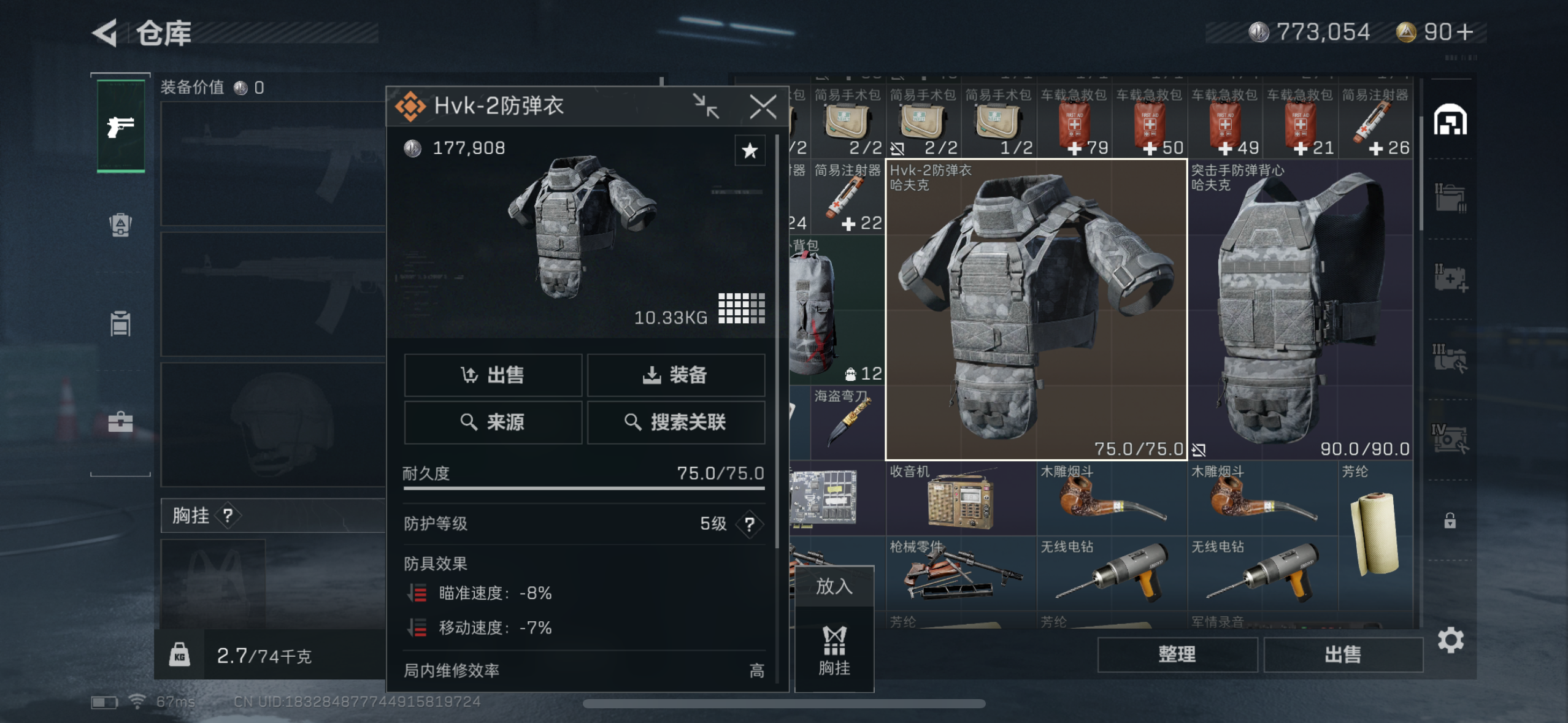1568x723 pixels.
Task: Select the 收音机 radio item
Action: tap(961, 499)
